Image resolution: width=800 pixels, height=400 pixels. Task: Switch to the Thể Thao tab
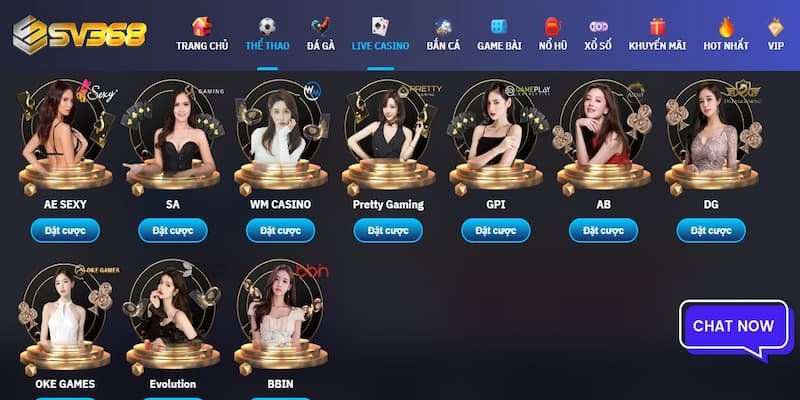267,35
